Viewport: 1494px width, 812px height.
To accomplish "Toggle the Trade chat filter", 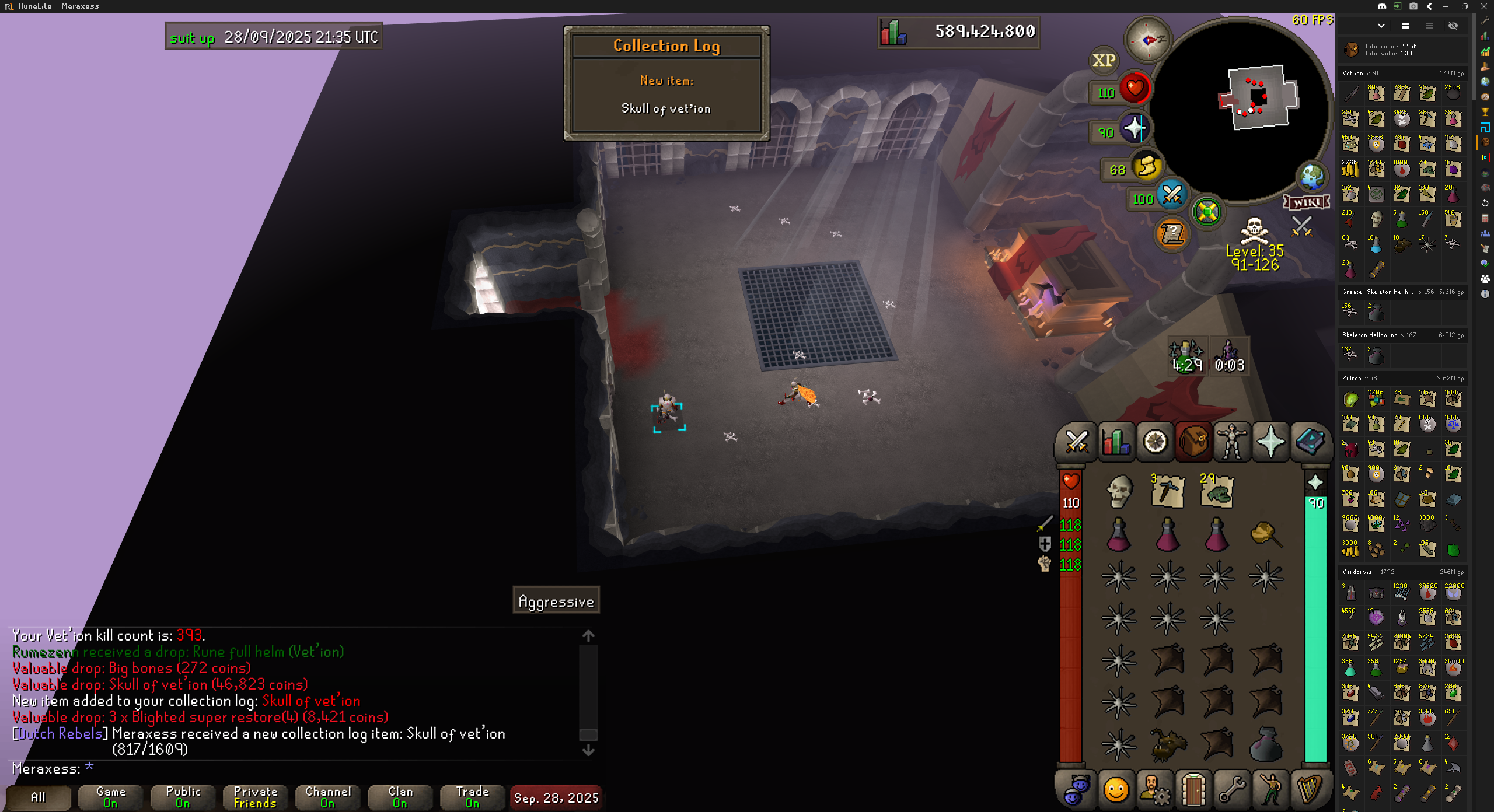I will point(472,797).
